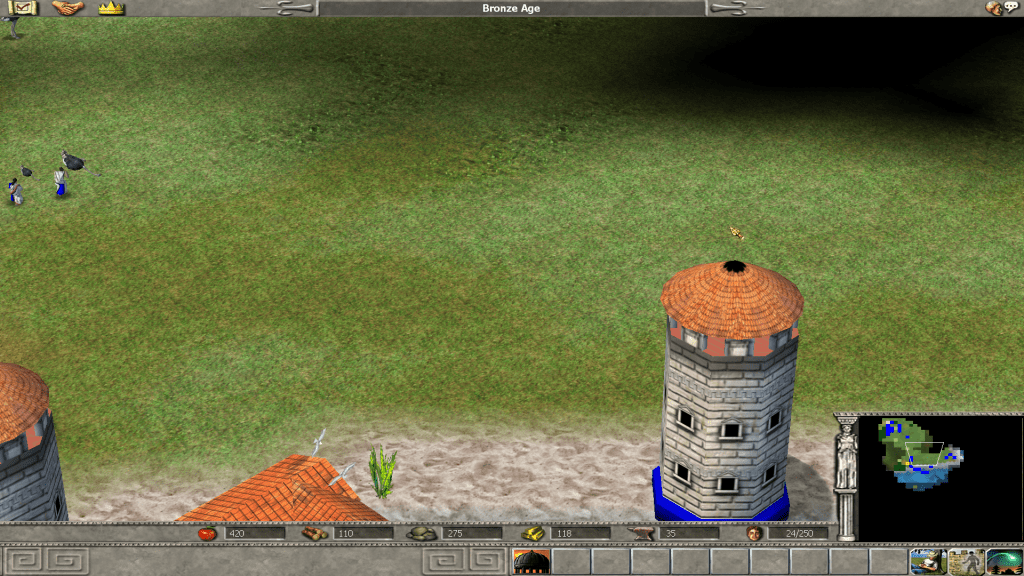Screen dimensions: 1024x576
Task: Click the standing soldier figure icon
Action: [966, 561]
